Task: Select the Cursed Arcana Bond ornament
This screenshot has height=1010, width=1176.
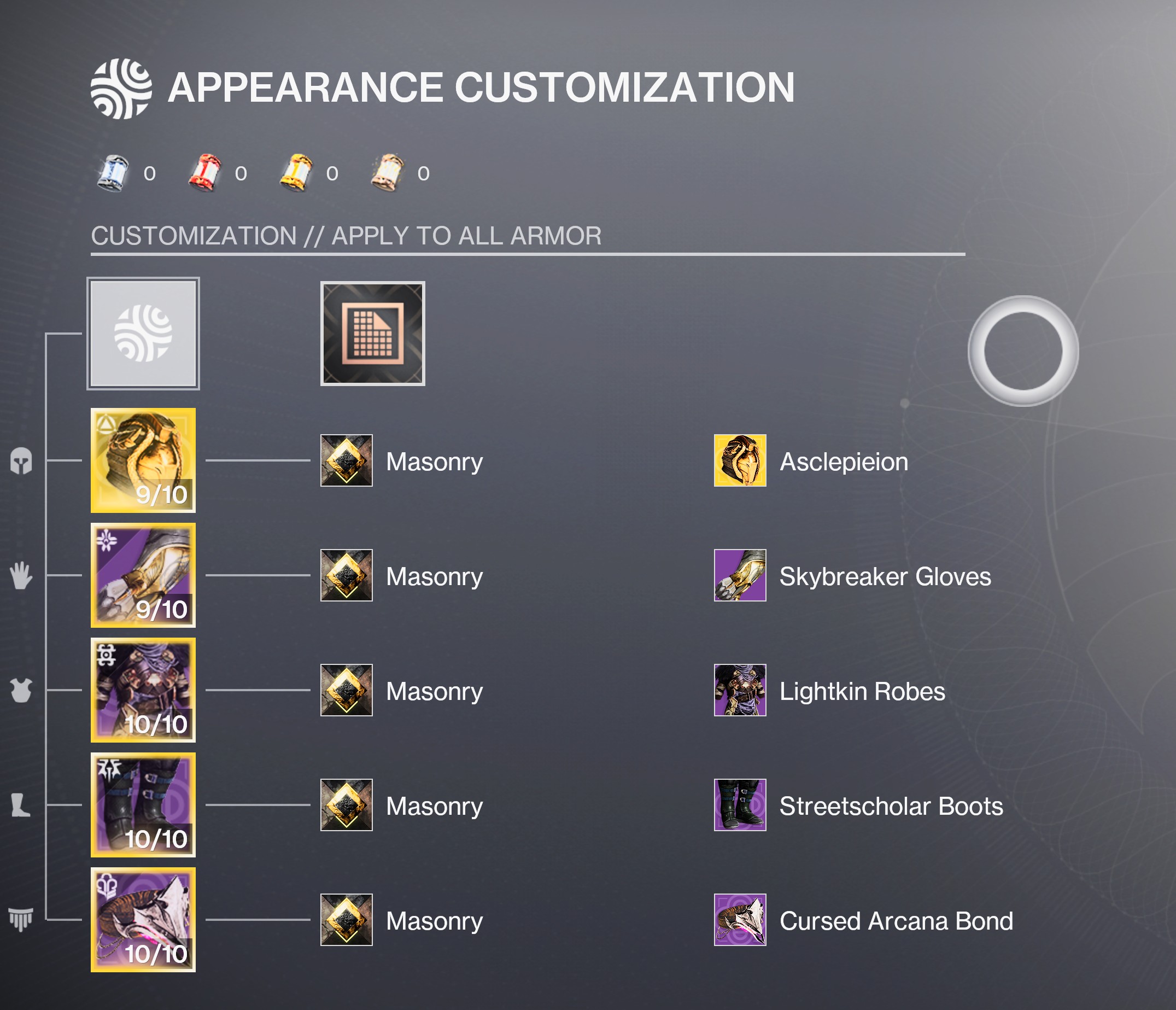Action: point(740,919)
